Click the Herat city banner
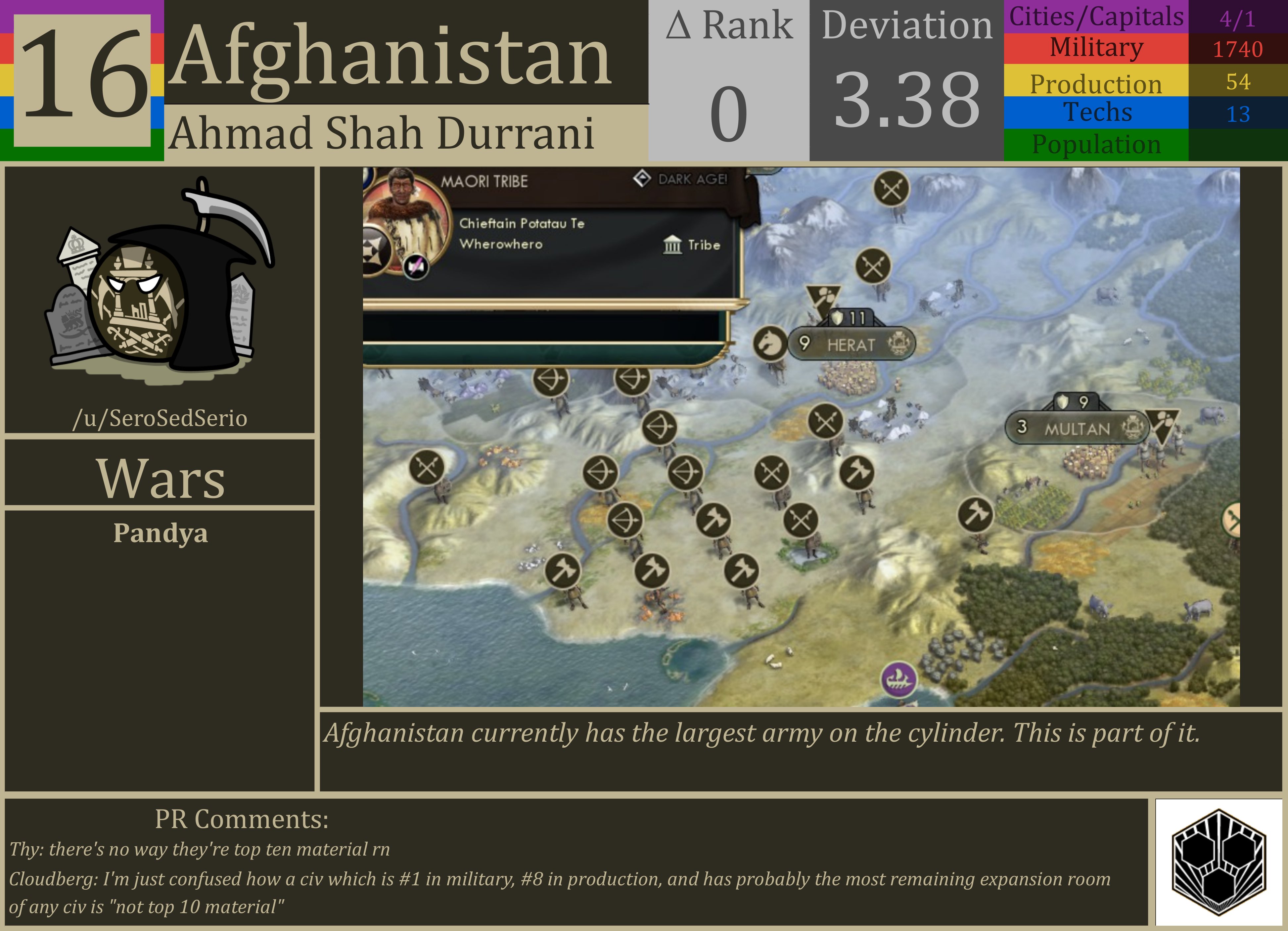Viewport: 1288px width, 931px height. [x=852, y=343]
